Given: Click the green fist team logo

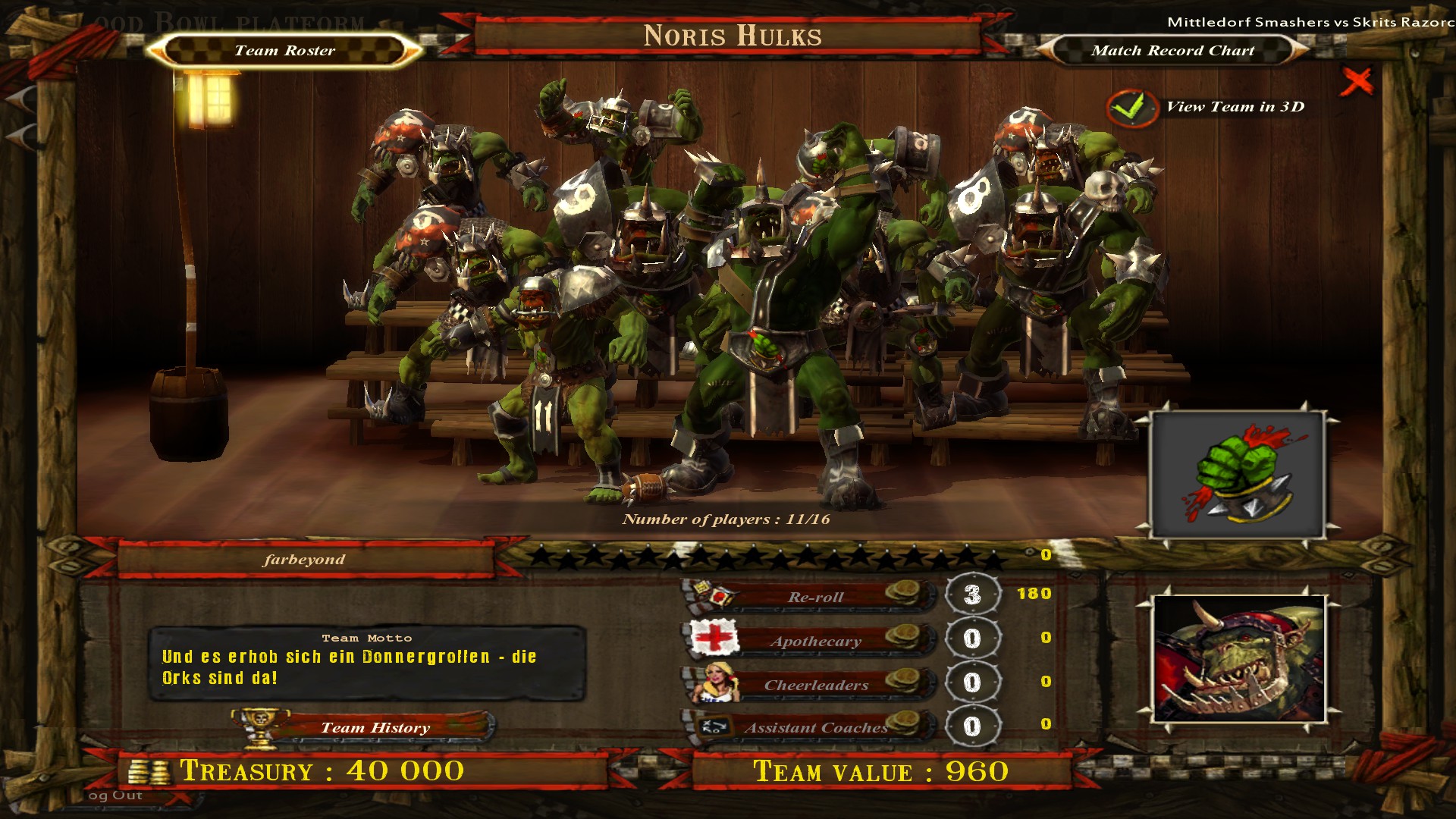Looking at the screenshot, I should pos(1238,475).
